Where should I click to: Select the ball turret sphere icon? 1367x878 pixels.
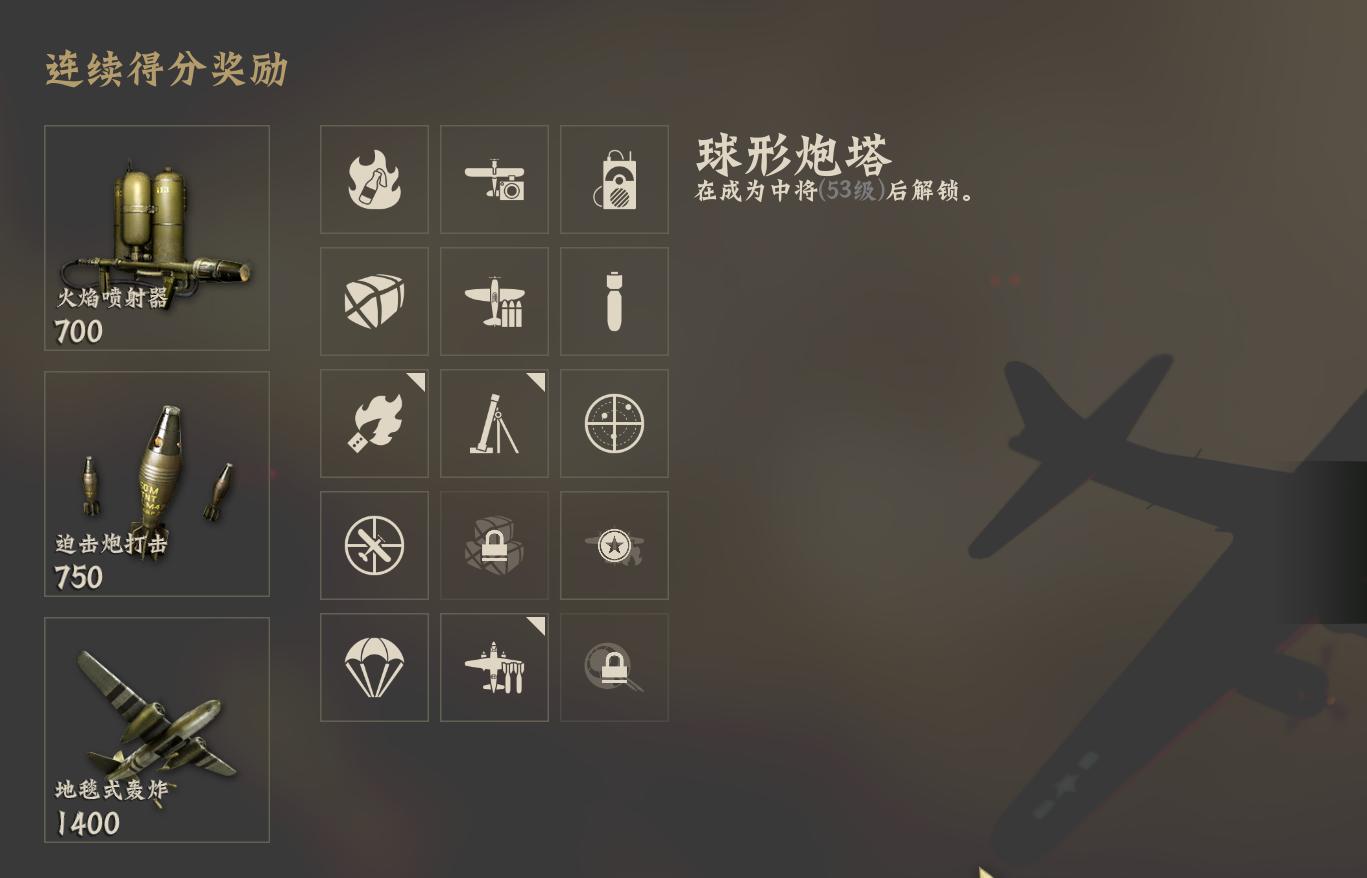click(x=613, y=423)
